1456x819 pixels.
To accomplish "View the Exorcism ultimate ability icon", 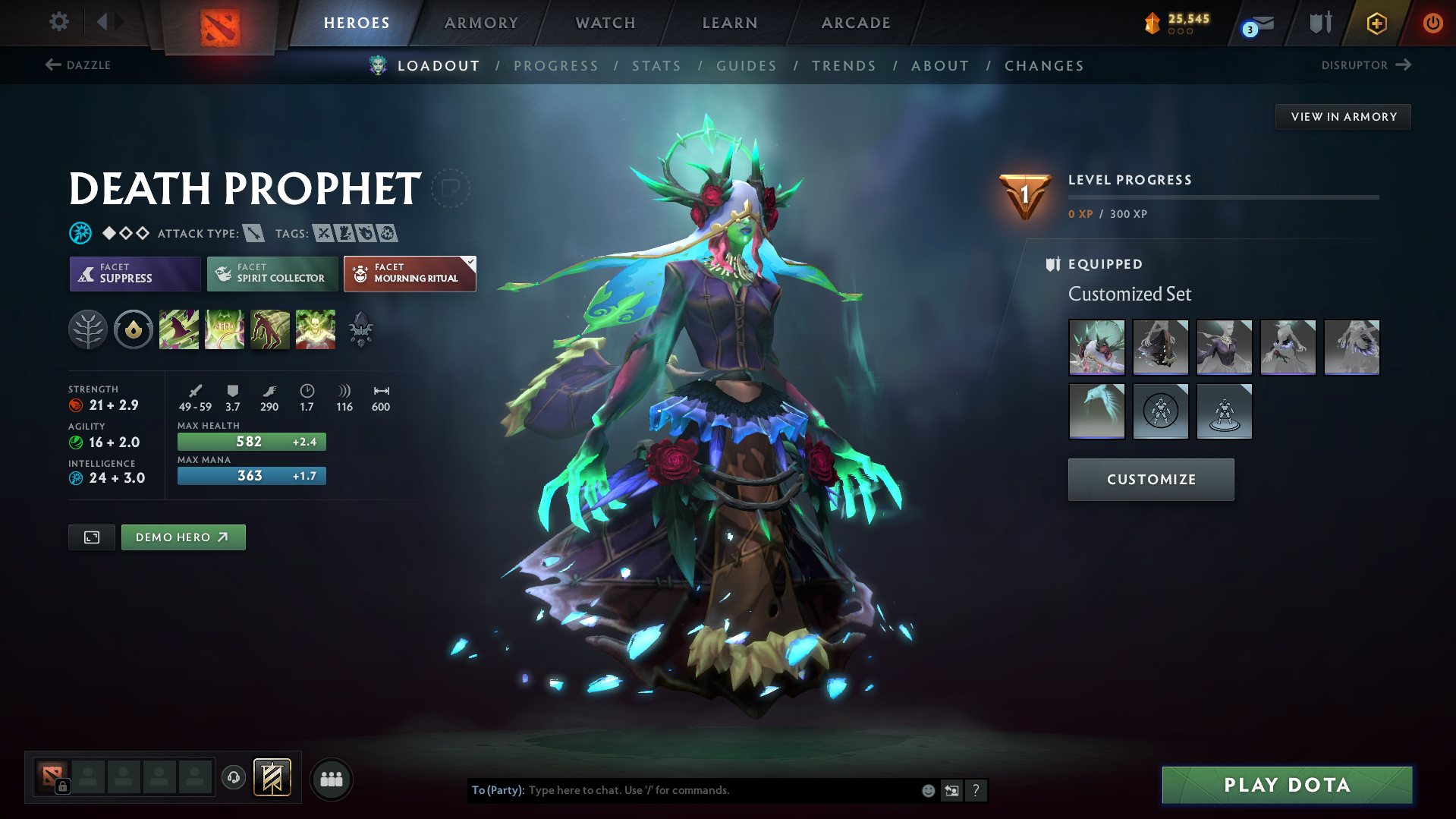I will [316, 329].
